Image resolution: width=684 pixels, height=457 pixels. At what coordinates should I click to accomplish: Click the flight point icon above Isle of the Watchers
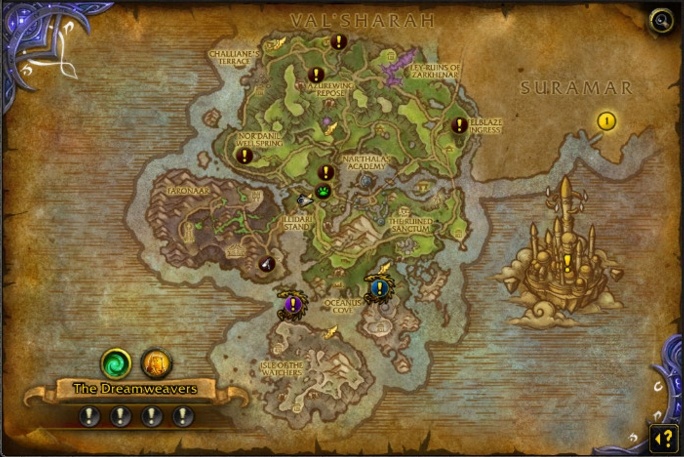point(330,332)
